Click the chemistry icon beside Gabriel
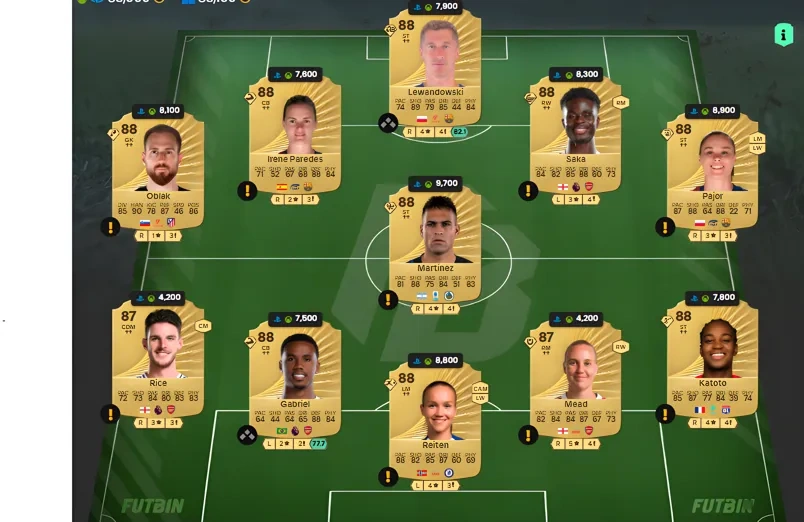This screenshot has height=522, width=804. pos(247,435)
